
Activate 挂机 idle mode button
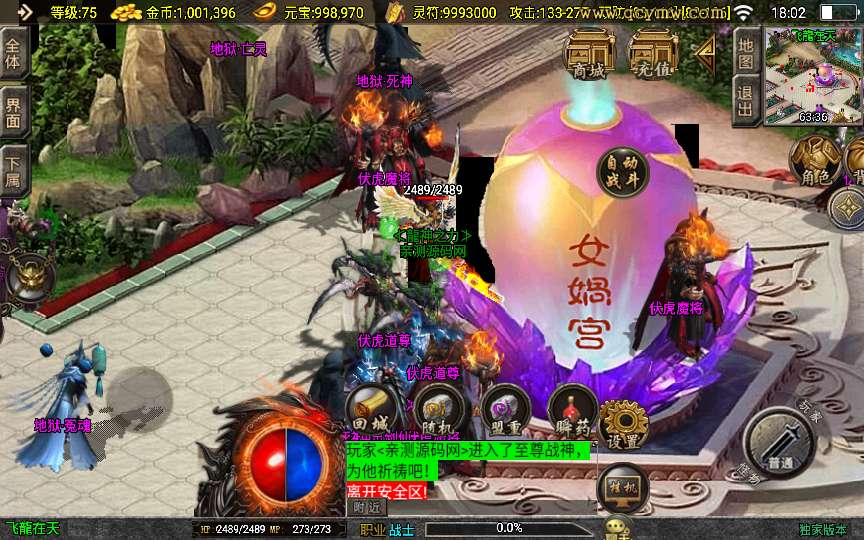click(x=622, y=488)
